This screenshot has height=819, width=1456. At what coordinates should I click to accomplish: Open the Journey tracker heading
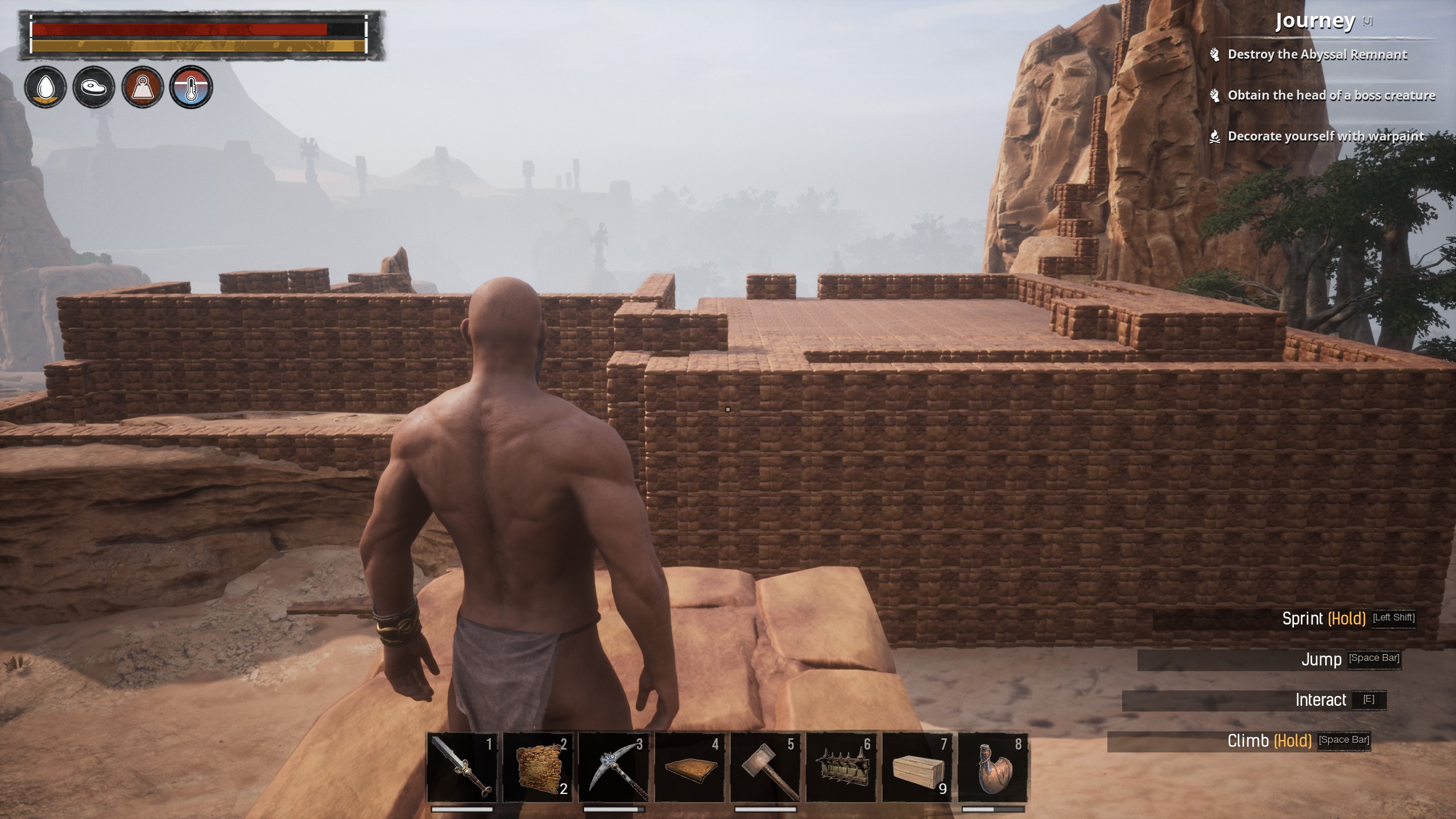pos(1314,22)
